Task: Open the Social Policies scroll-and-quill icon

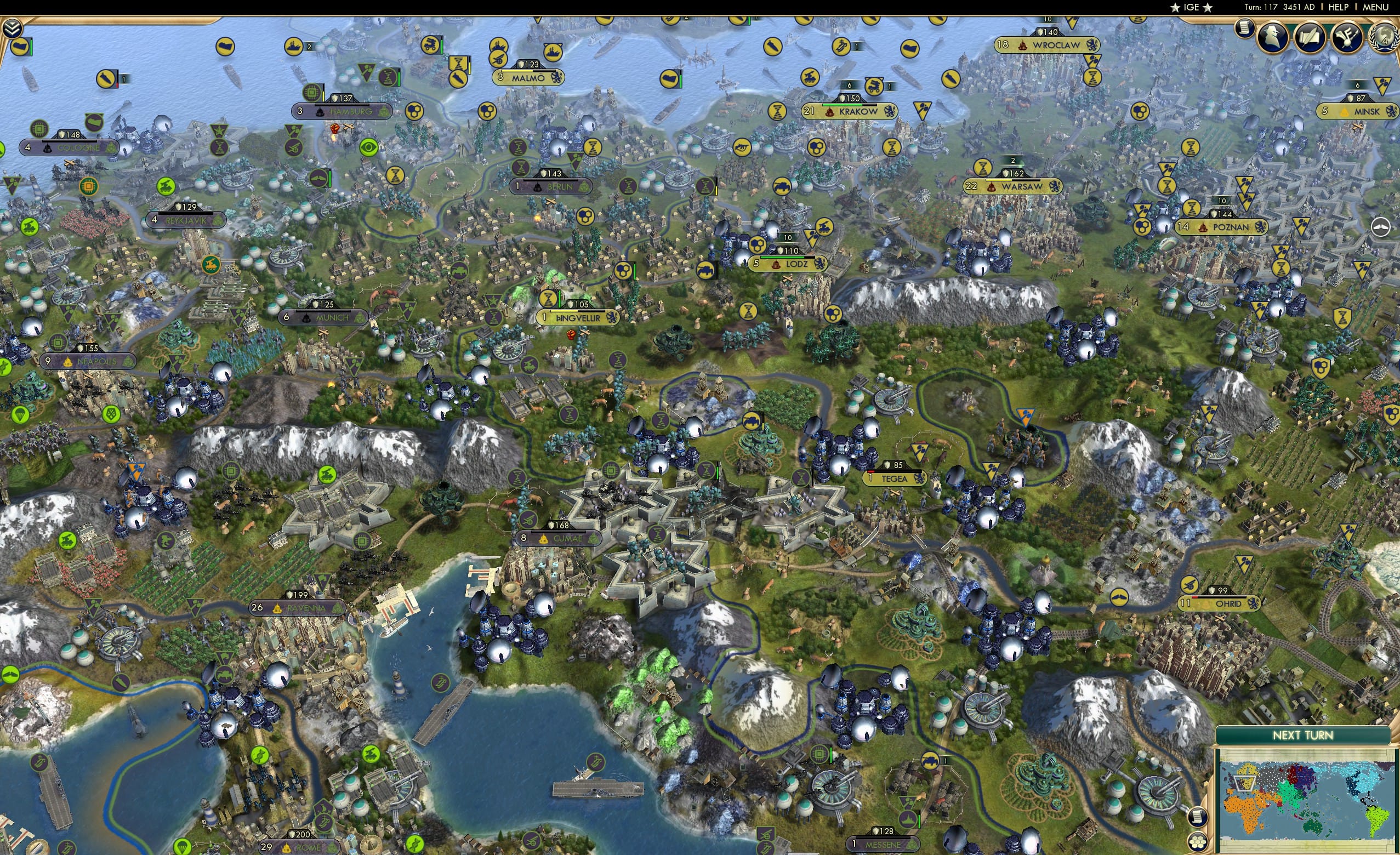Action: tap(1311, 37)
